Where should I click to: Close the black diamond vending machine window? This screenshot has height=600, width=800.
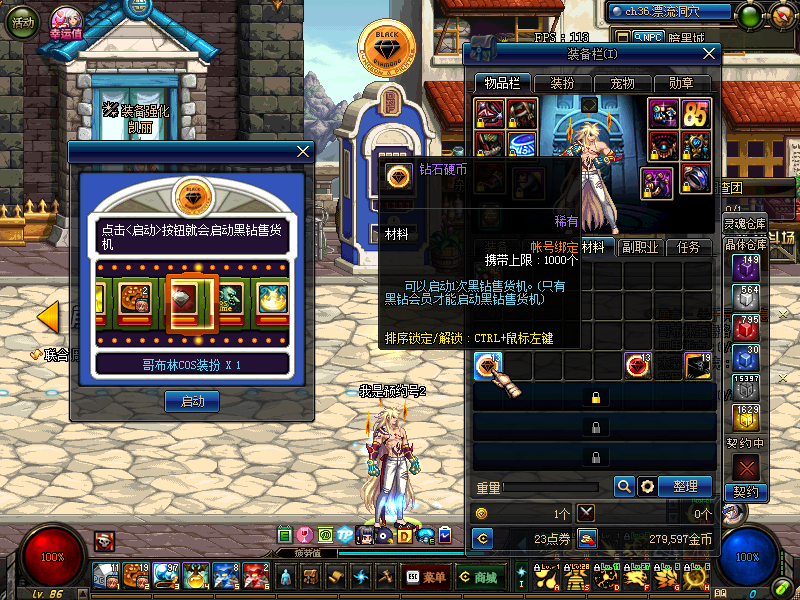[303, 151]
